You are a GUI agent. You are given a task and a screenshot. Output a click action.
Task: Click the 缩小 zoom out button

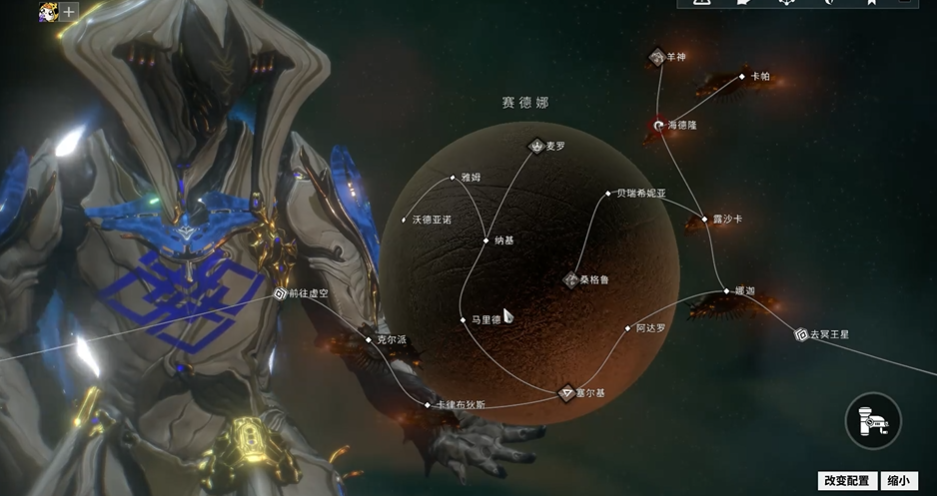click(x=899, y=481)
